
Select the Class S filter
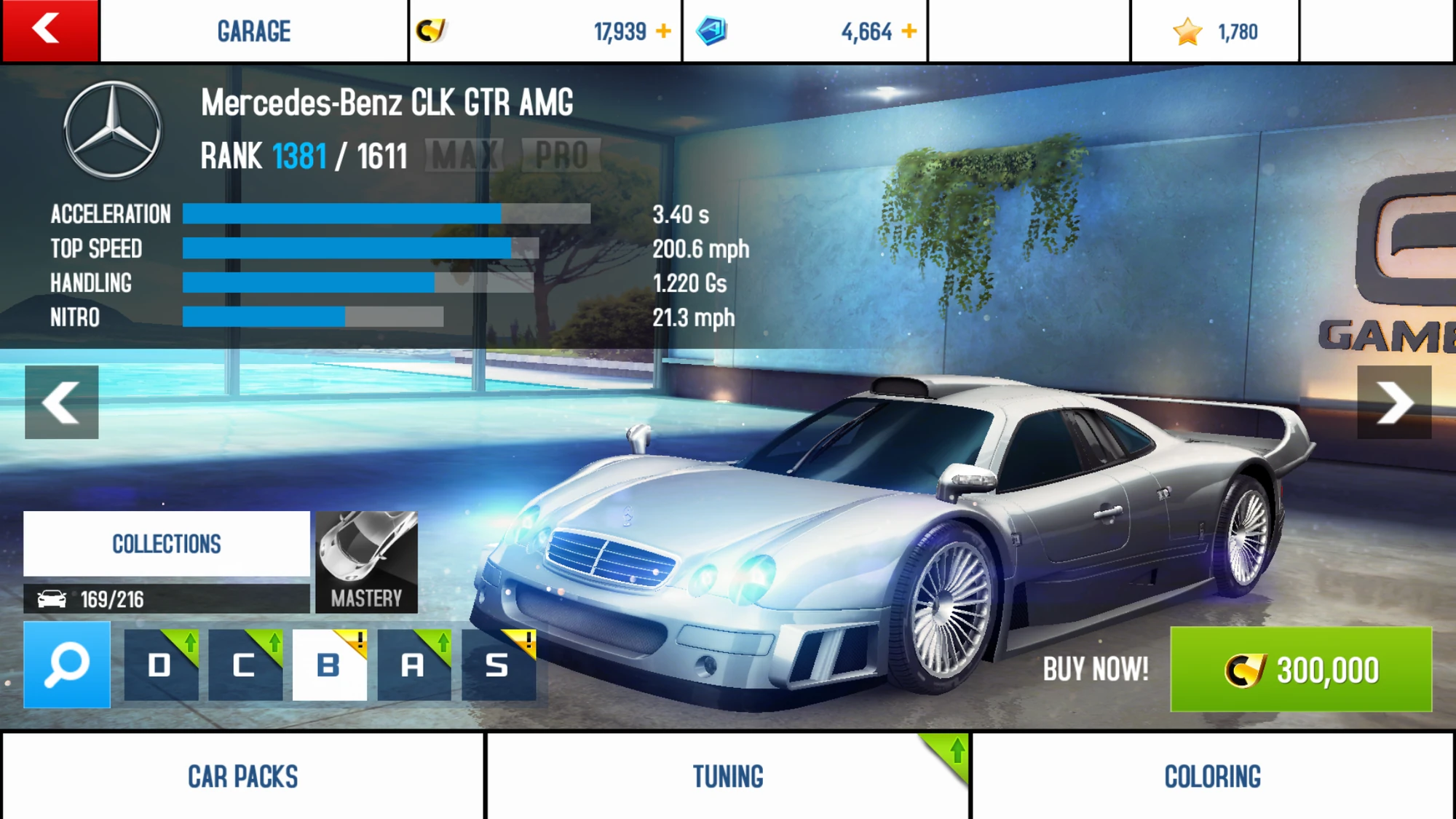(x=498, y=665)
